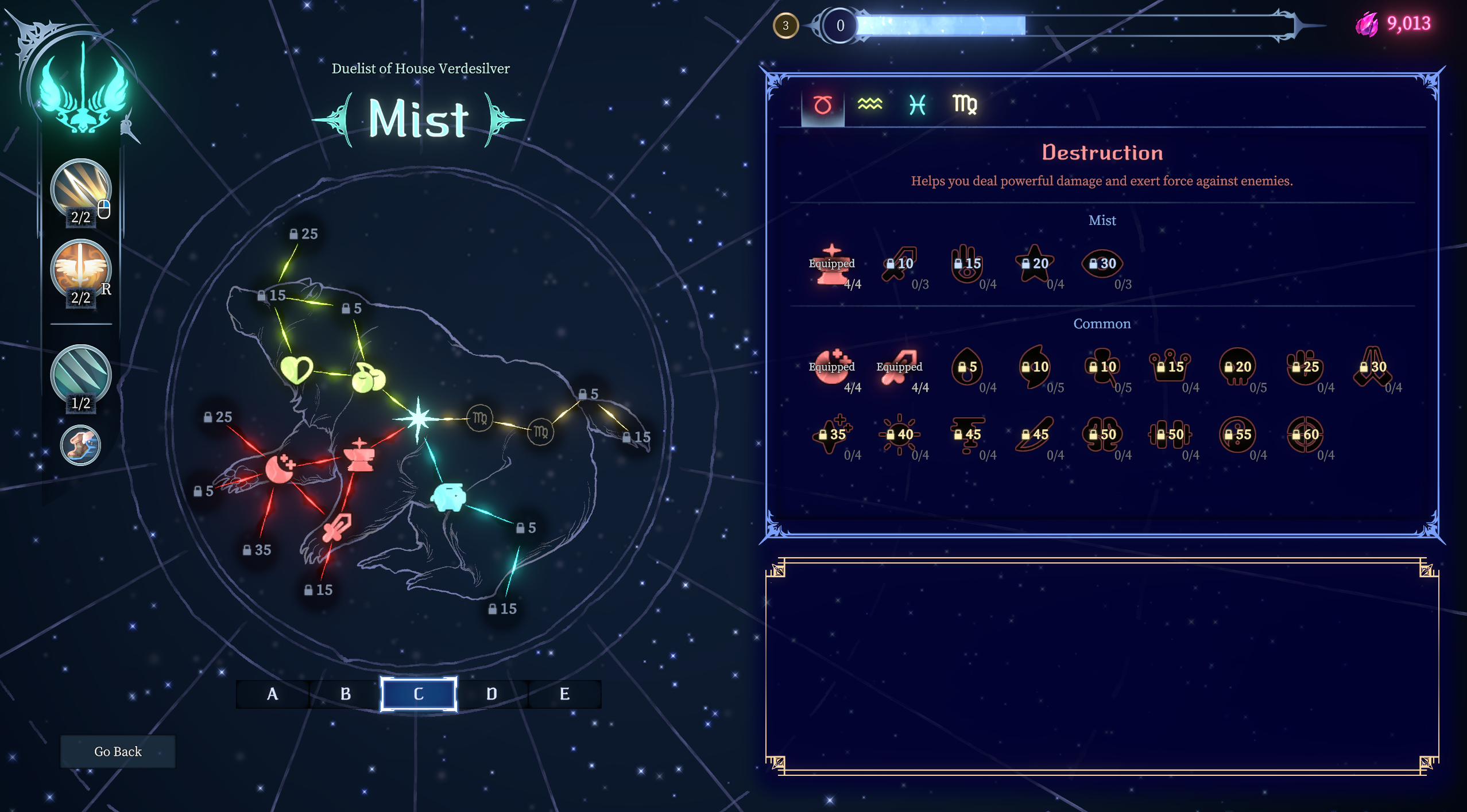Select the equipped crescent moon Common talent

click(x=831, y=367)
